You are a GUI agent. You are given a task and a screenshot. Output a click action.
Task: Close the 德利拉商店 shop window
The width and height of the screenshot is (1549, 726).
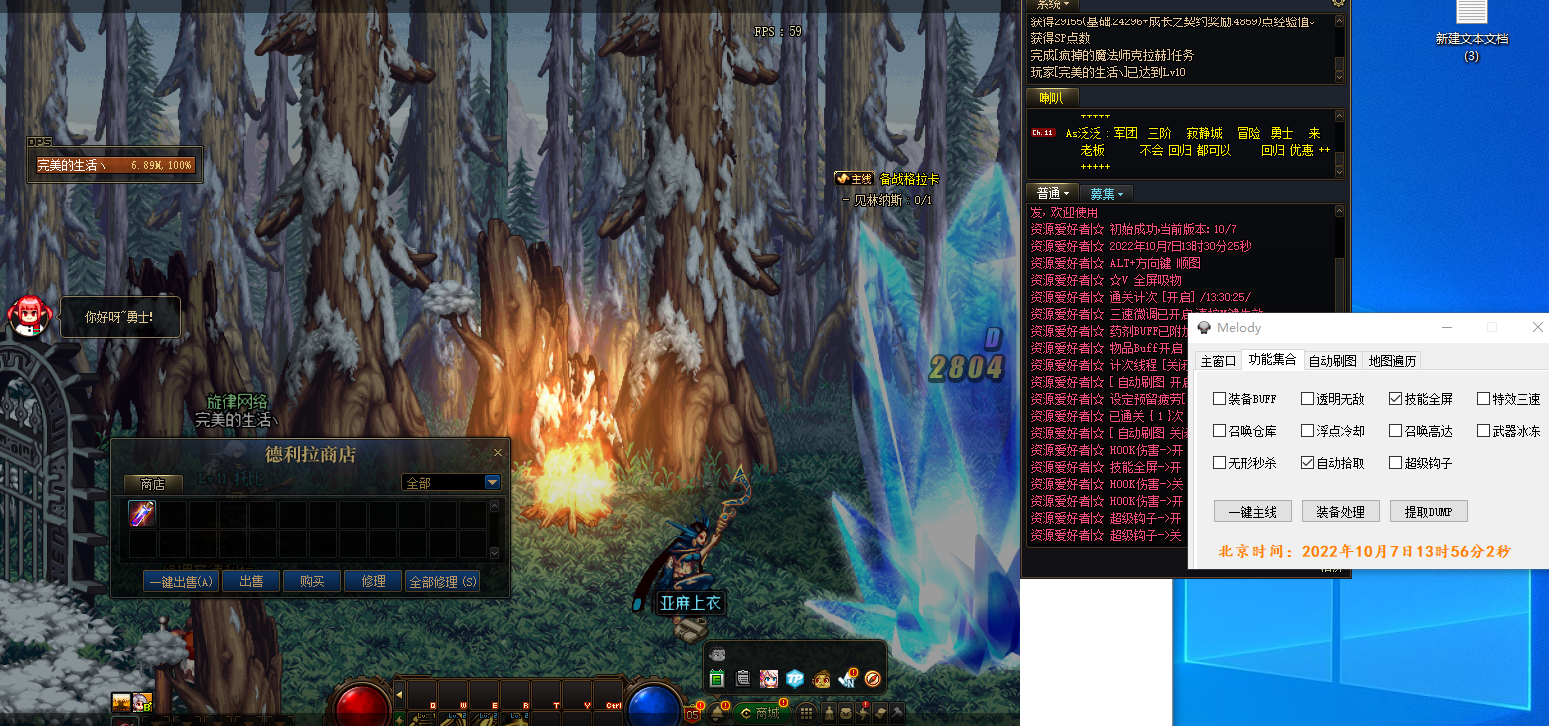point(498,453)
